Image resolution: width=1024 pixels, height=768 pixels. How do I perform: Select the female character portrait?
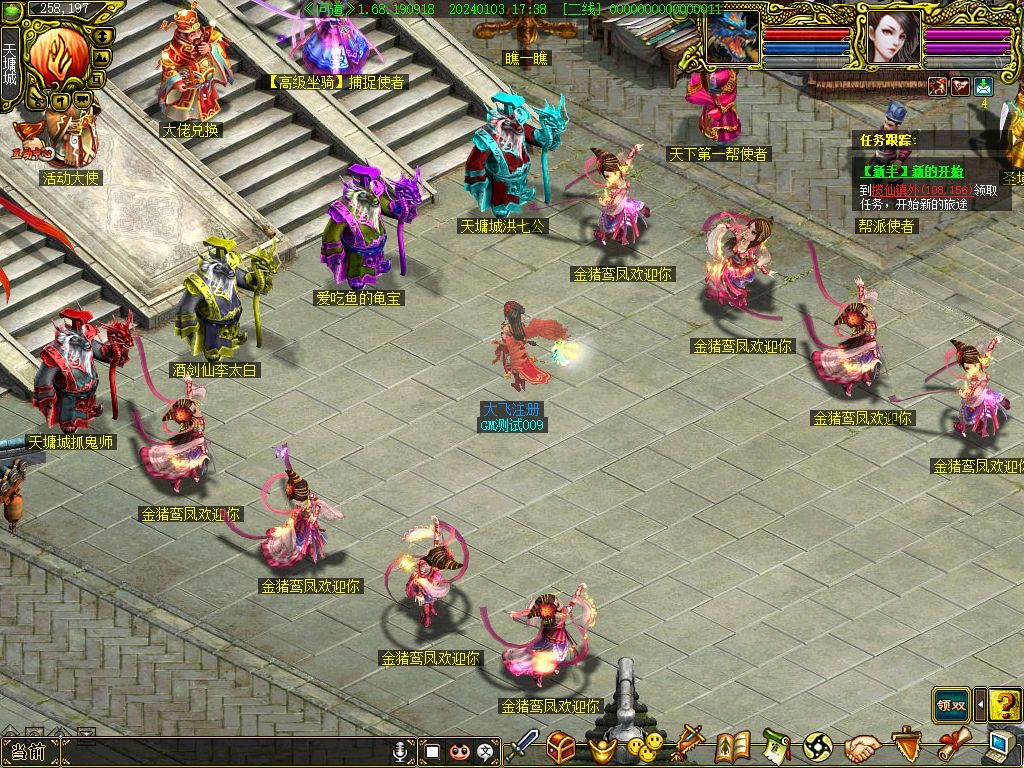[893, 38]
